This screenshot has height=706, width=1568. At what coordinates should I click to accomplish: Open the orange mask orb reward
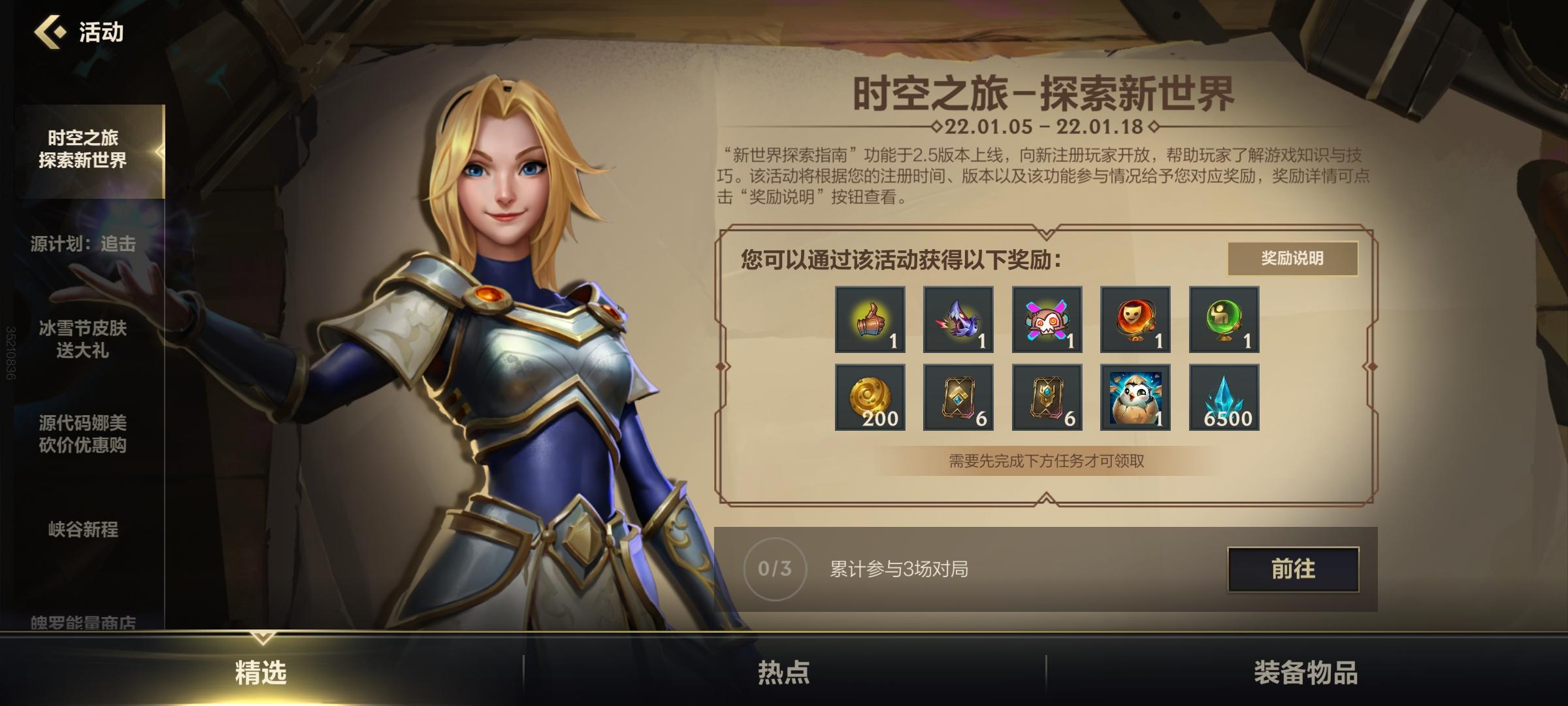(x=1135, y=320)
